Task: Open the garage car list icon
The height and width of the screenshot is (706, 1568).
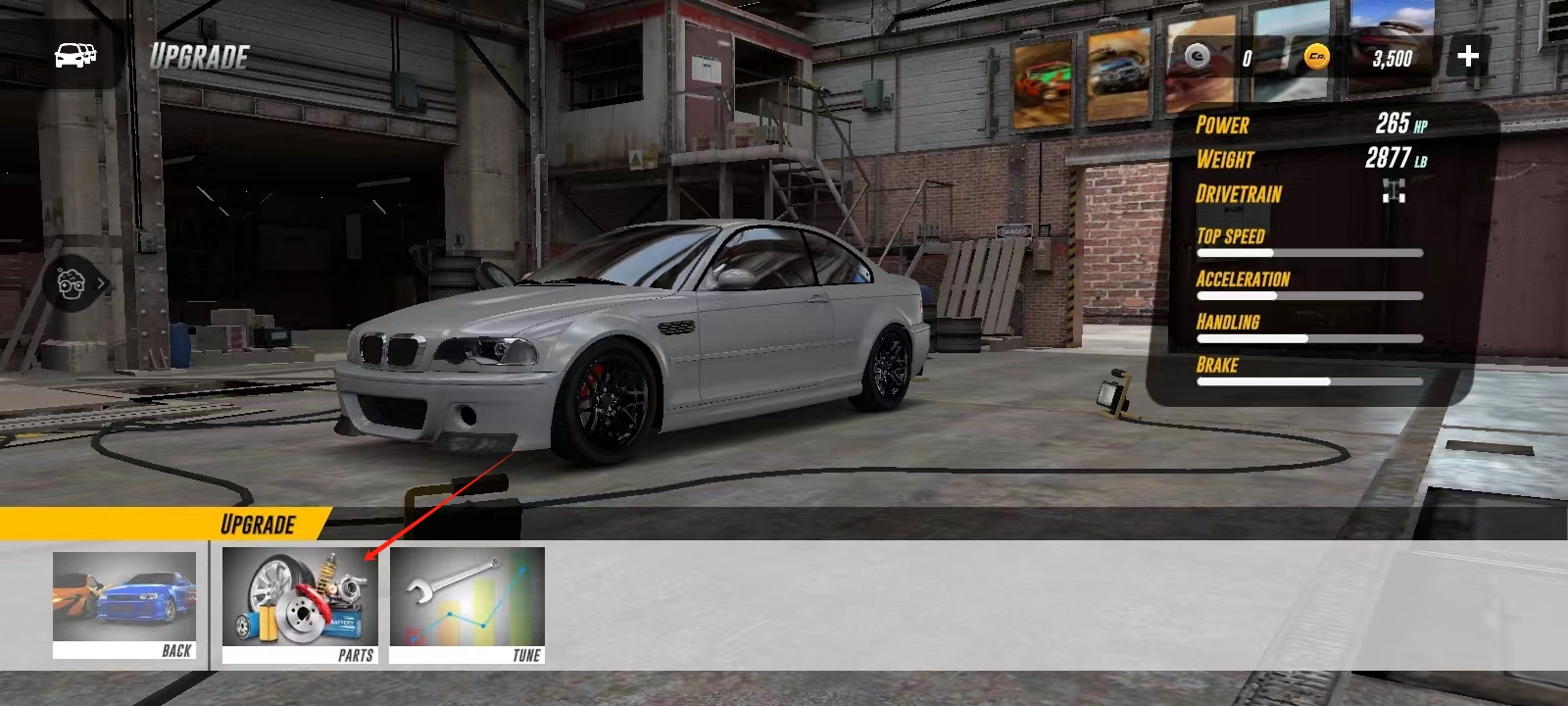Action: [x=75, y=55]
